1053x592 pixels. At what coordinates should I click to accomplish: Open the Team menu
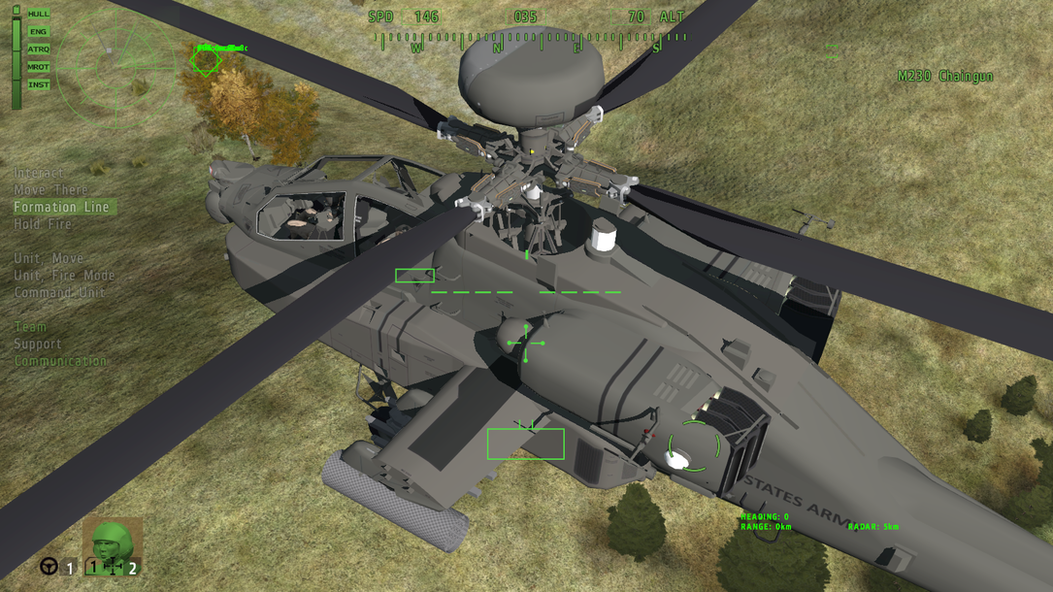click(30, 327)
